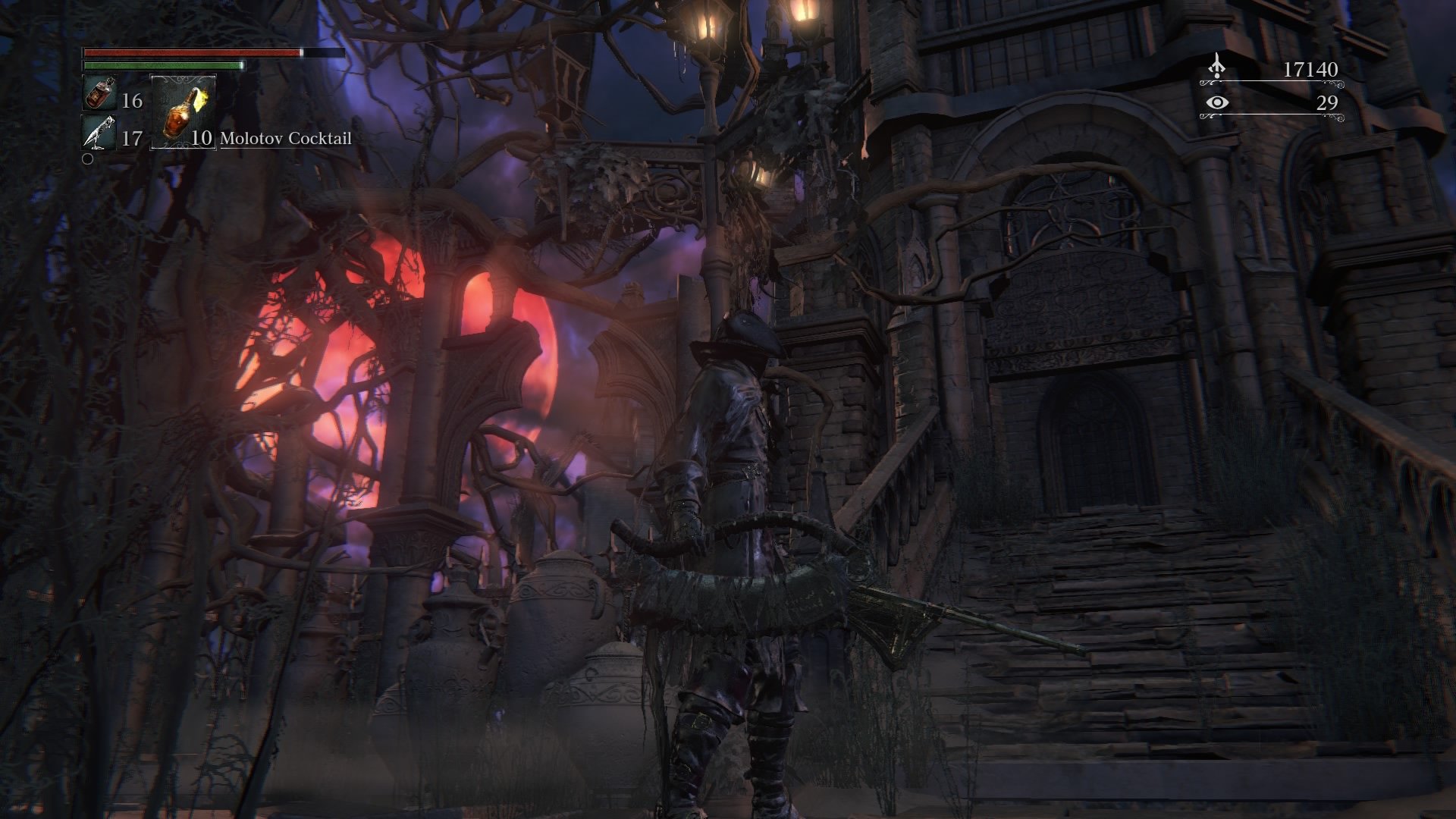Click the number 10 beside the Molotov slot
This screenshot has height=819, width=1456.
200,139
